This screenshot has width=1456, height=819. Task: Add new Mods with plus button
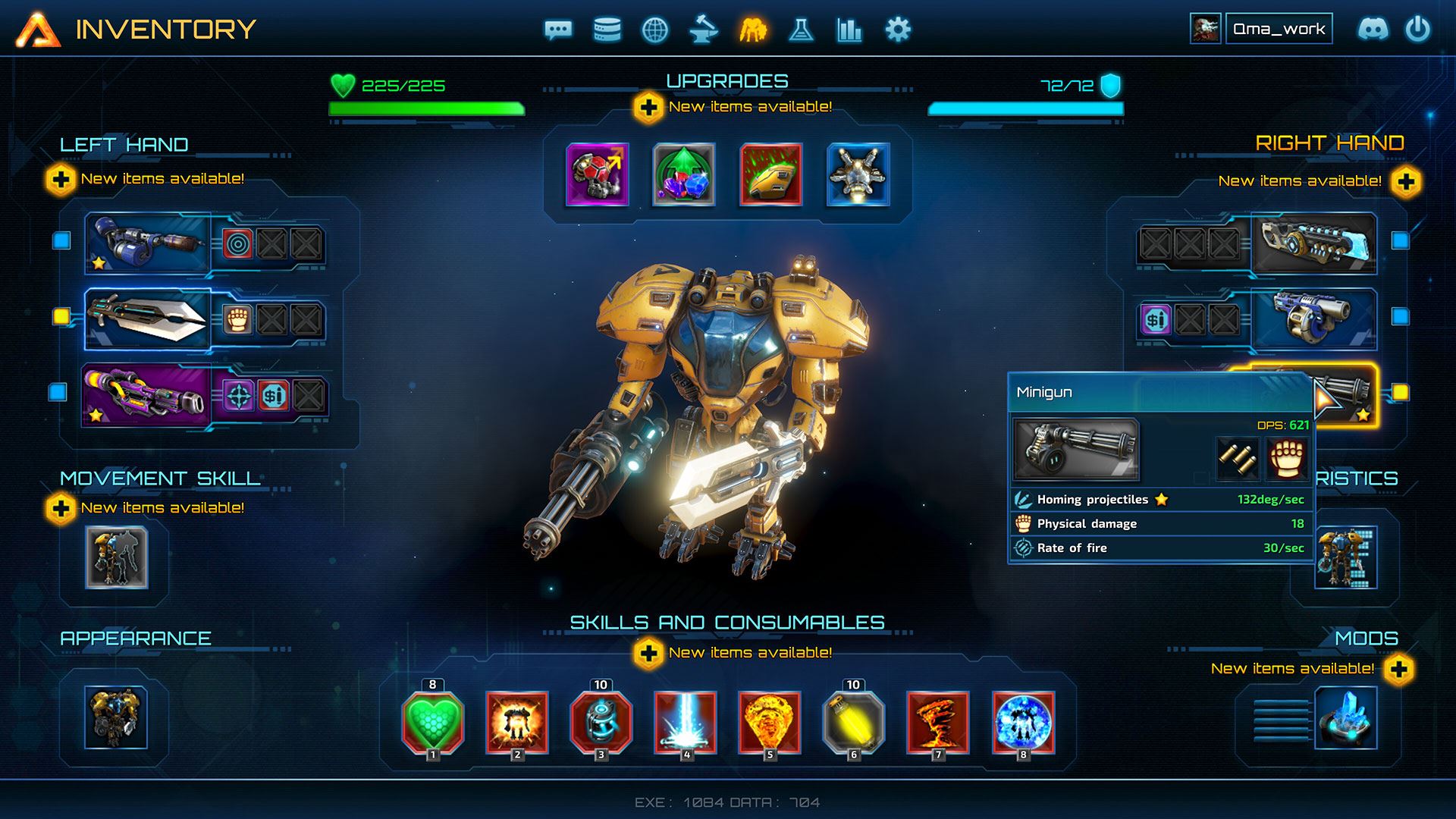click(x=1399, y=670)
